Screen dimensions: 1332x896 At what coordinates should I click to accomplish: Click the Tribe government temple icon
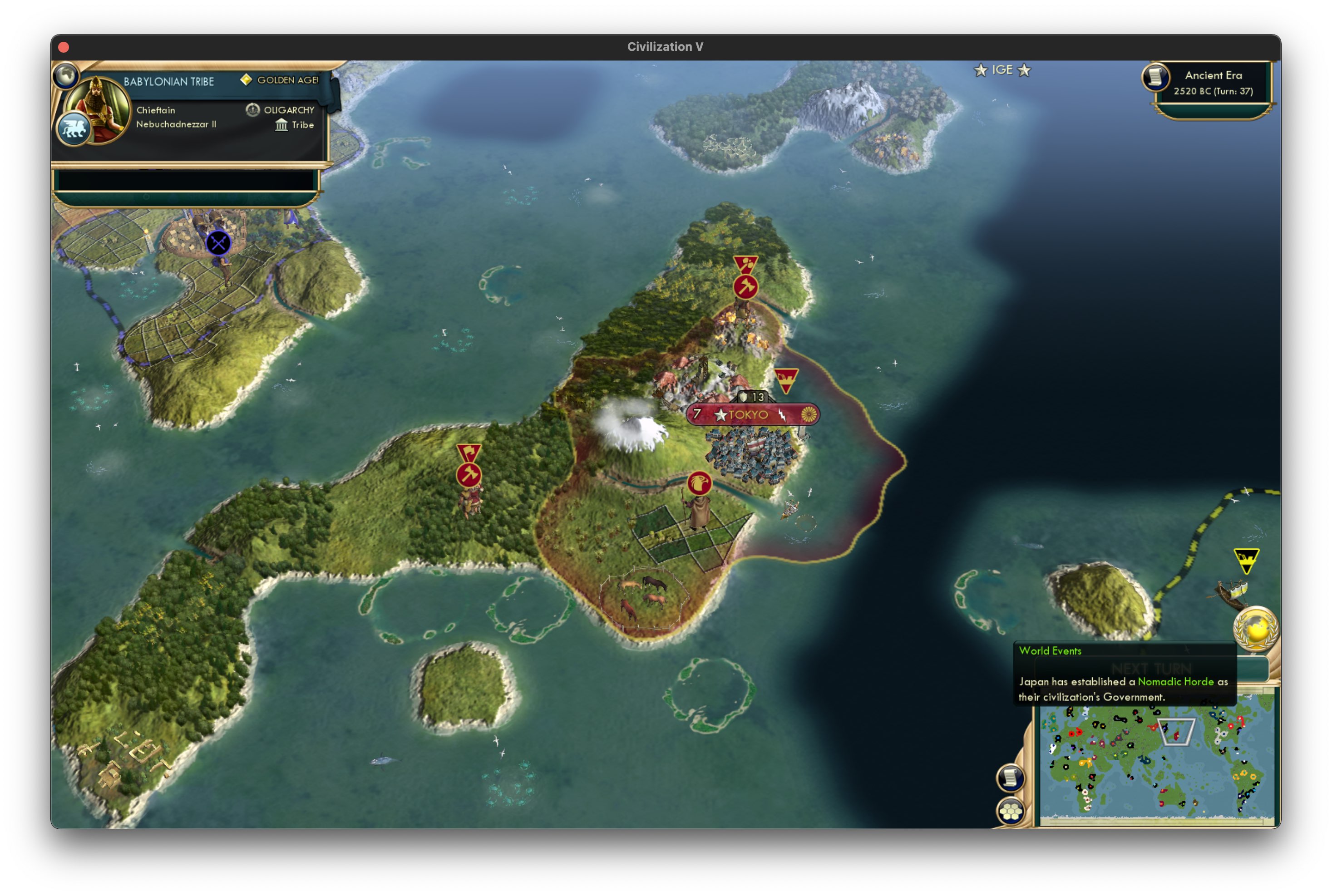[x=281, y=125]
